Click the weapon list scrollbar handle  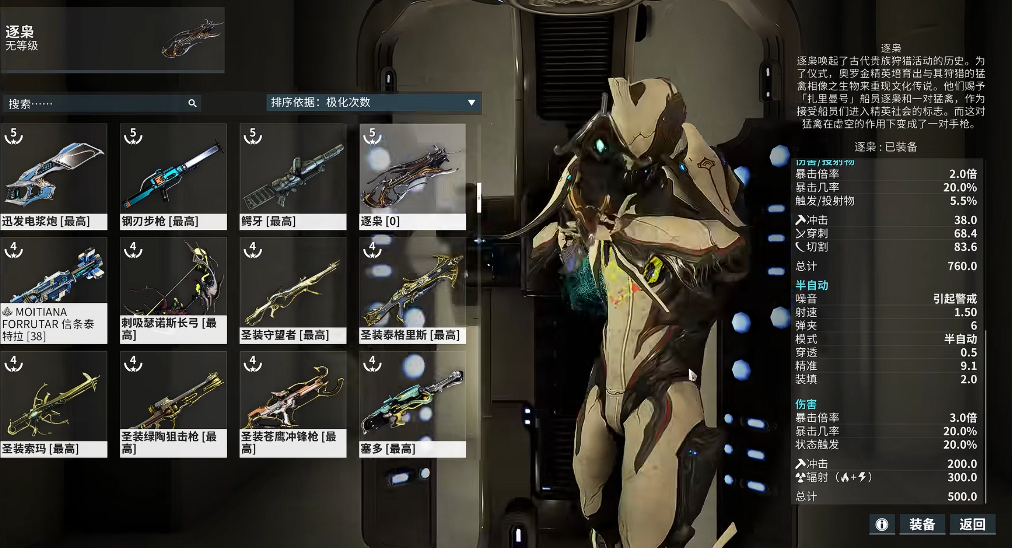(x=480, y=197)
